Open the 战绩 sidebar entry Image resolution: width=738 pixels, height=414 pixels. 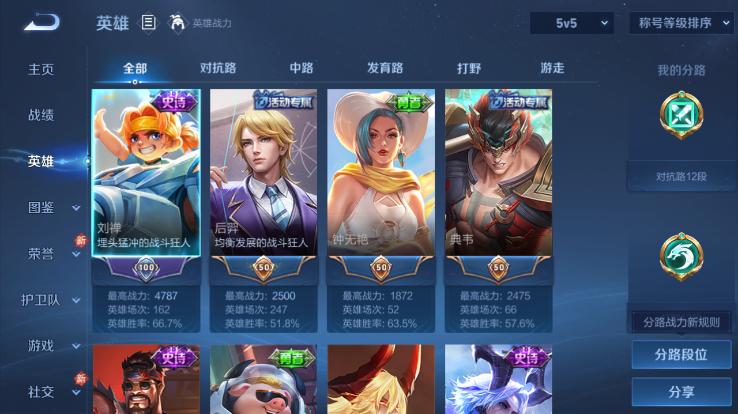pyautogui.click(x=41, y=115)
